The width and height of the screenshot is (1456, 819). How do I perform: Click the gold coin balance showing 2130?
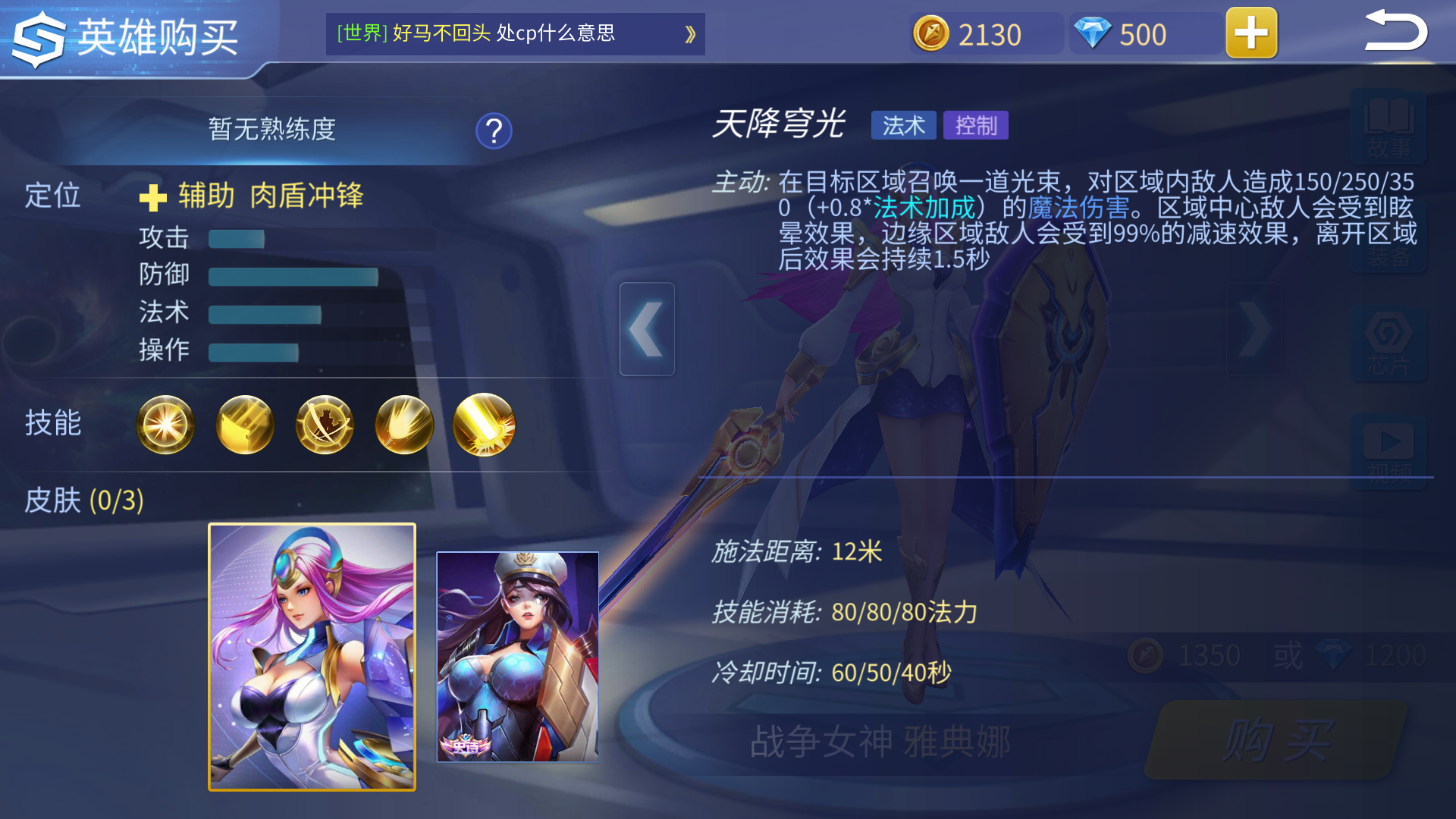984,33
